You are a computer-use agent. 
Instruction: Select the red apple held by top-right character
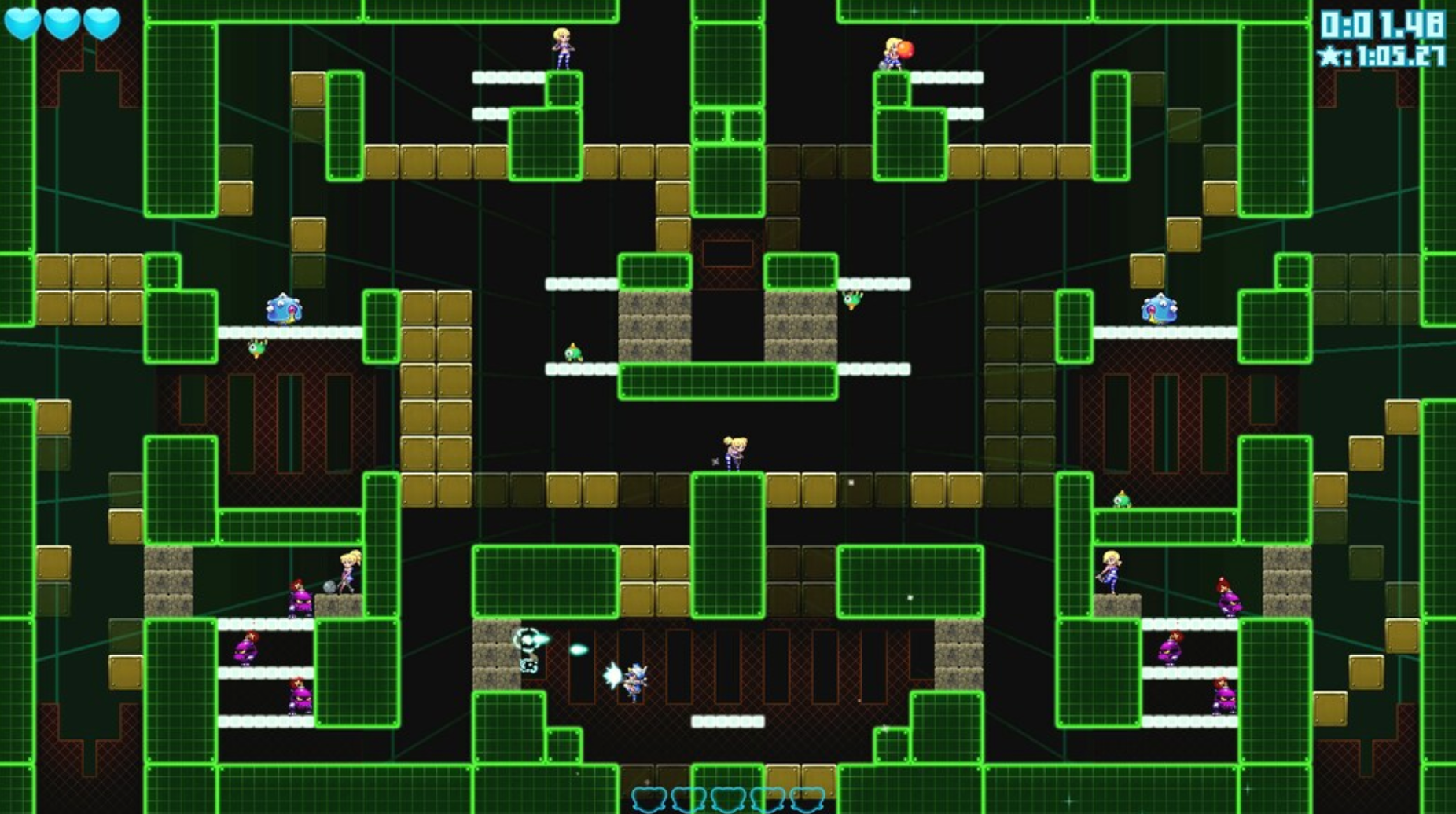[x=906, y=49]
